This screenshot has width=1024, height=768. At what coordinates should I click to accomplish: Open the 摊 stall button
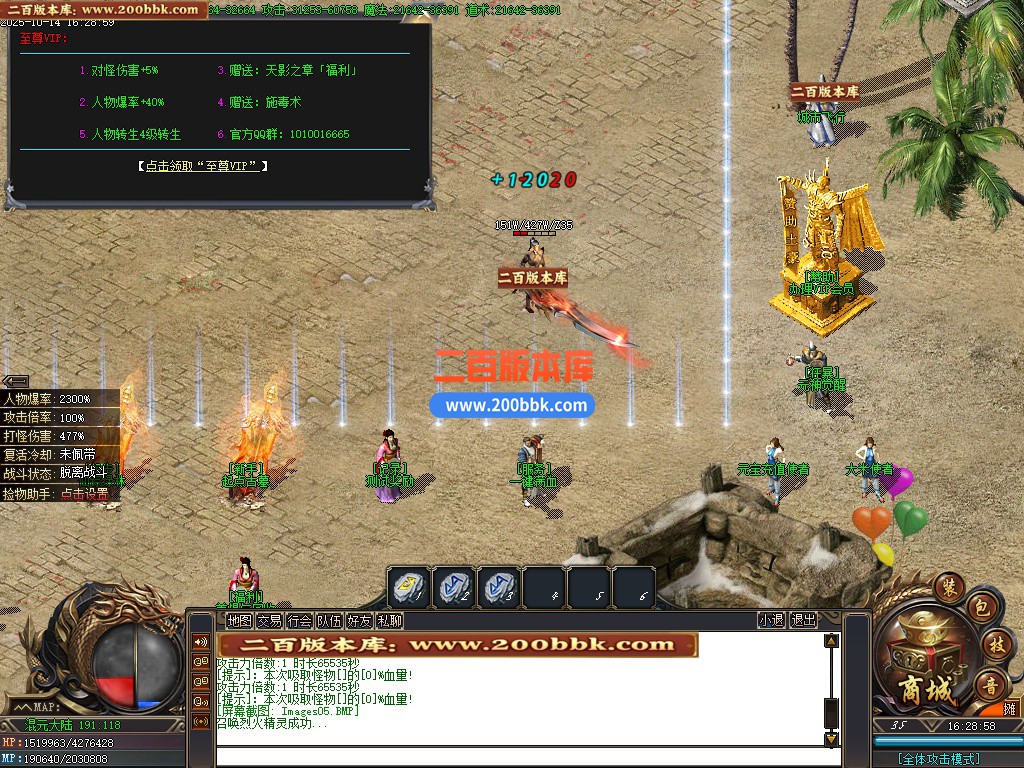pos(1009,708)
